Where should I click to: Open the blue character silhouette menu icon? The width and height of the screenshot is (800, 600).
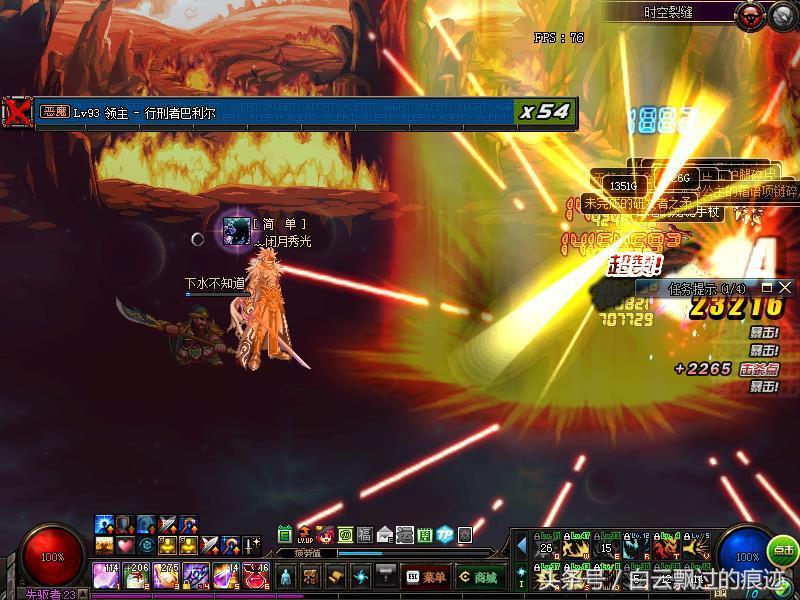point(286,577)
